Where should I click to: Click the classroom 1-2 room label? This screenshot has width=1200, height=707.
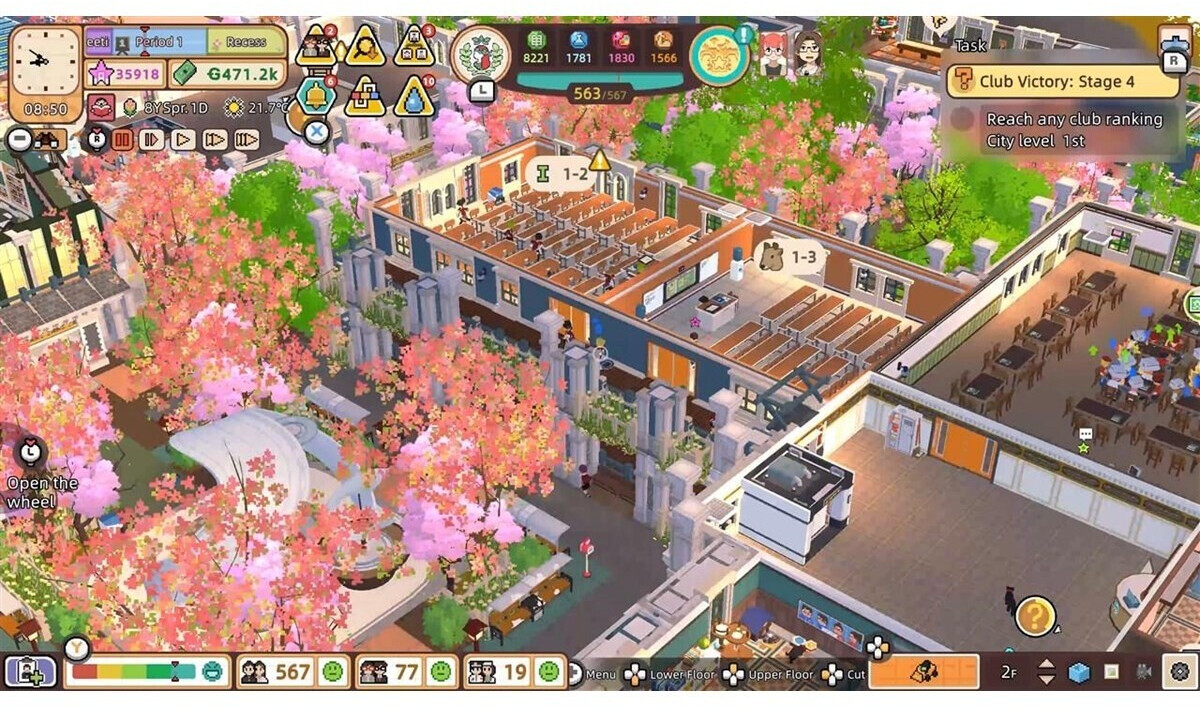point(565,175)
